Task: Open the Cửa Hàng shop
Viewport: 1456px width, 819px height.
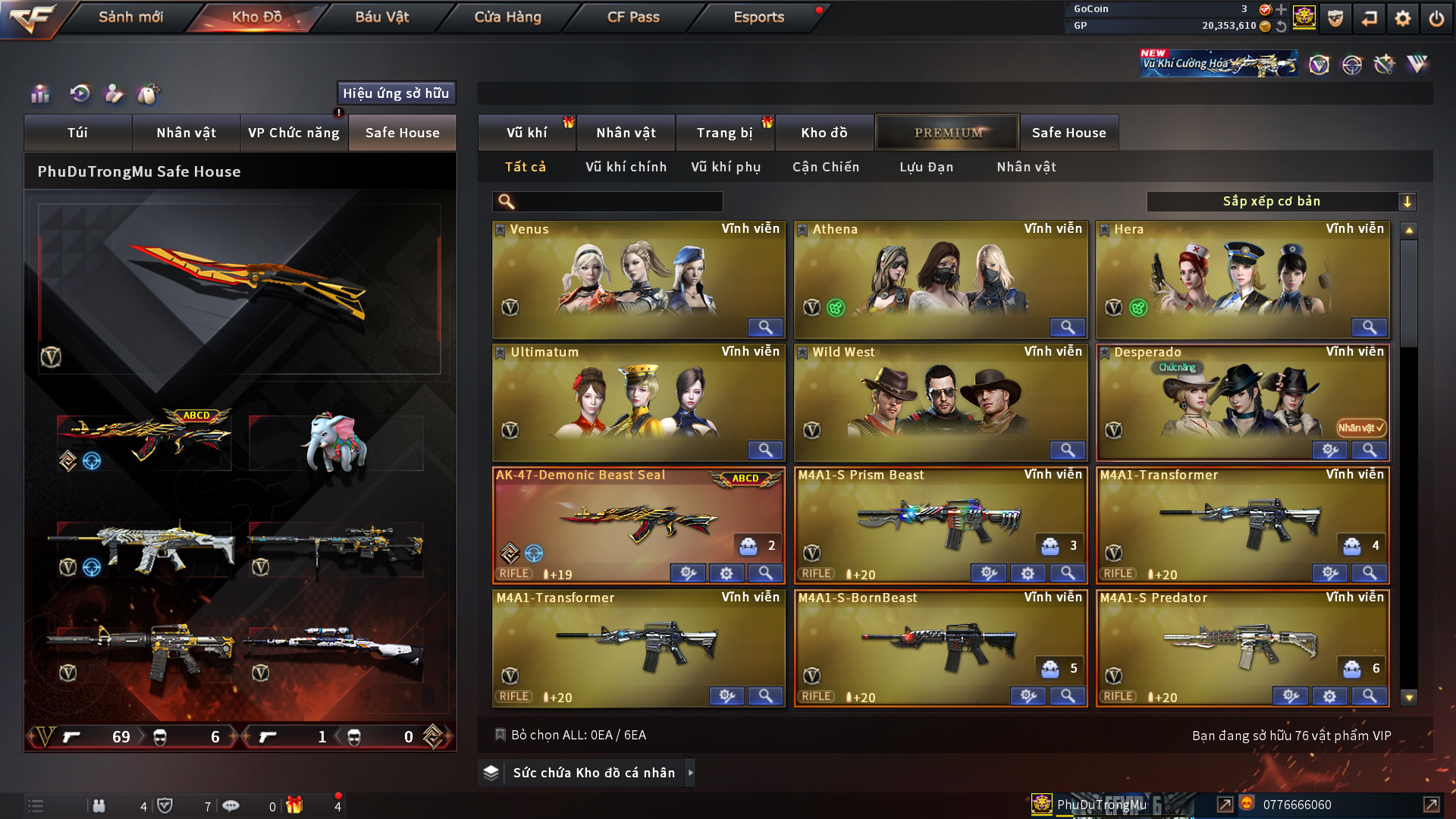Action: pos(507,17)
